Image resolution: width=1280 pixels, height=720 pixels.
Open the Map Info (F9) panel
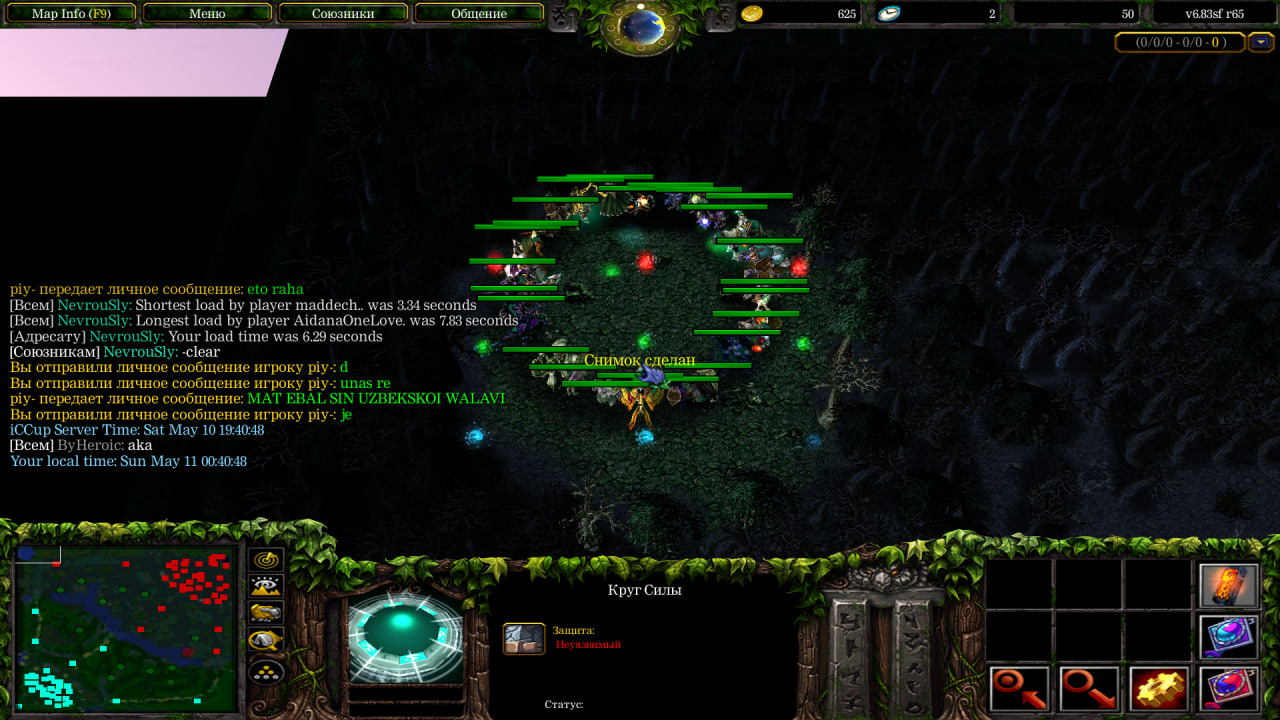(x=70, y=14)
